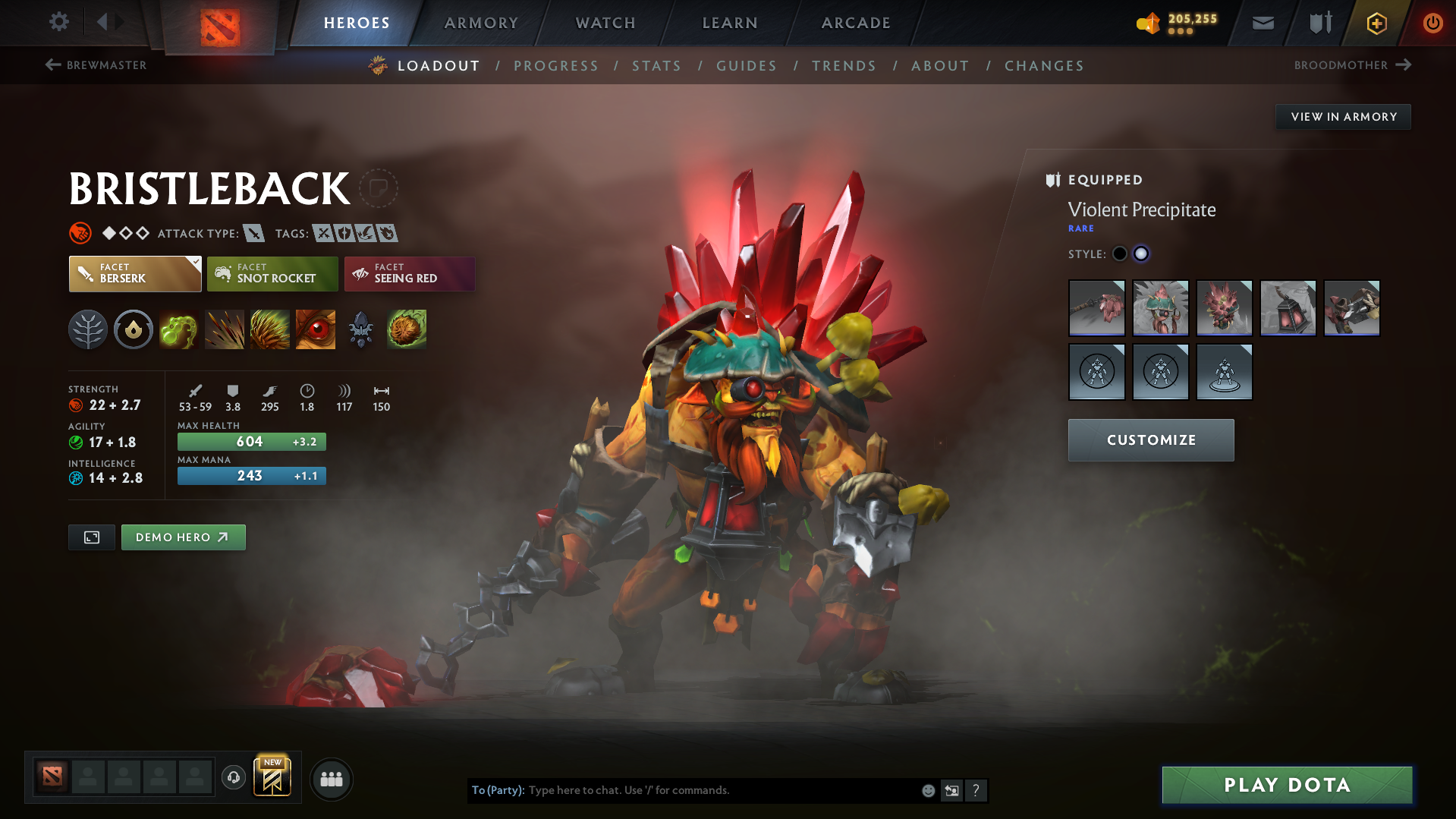Open the Customize loadout button
Image resolution: width=1456 pixels, height=819 pixels.
click(x=1150, y=440)
